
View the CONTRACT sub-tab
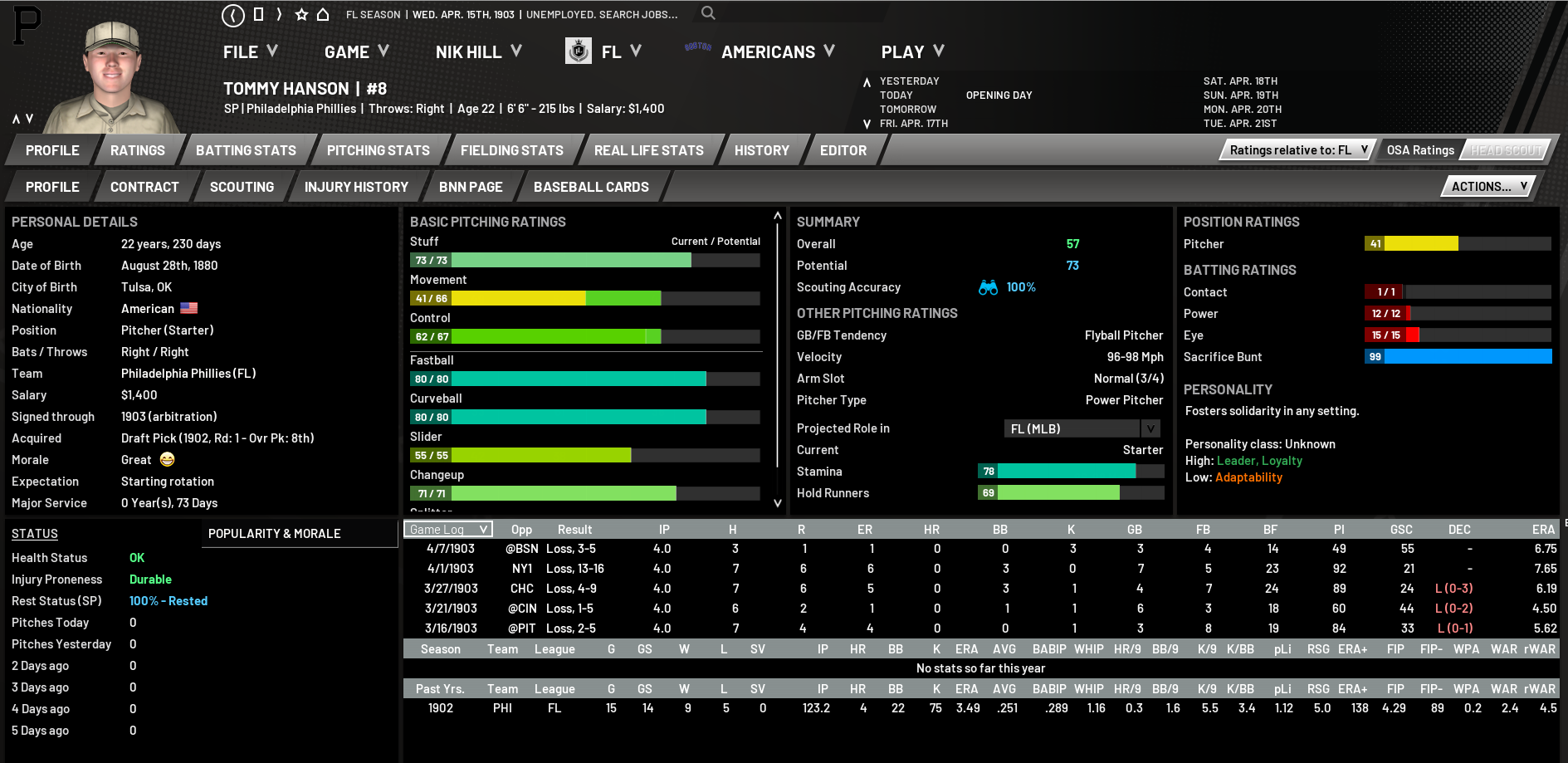coord(144,187)
